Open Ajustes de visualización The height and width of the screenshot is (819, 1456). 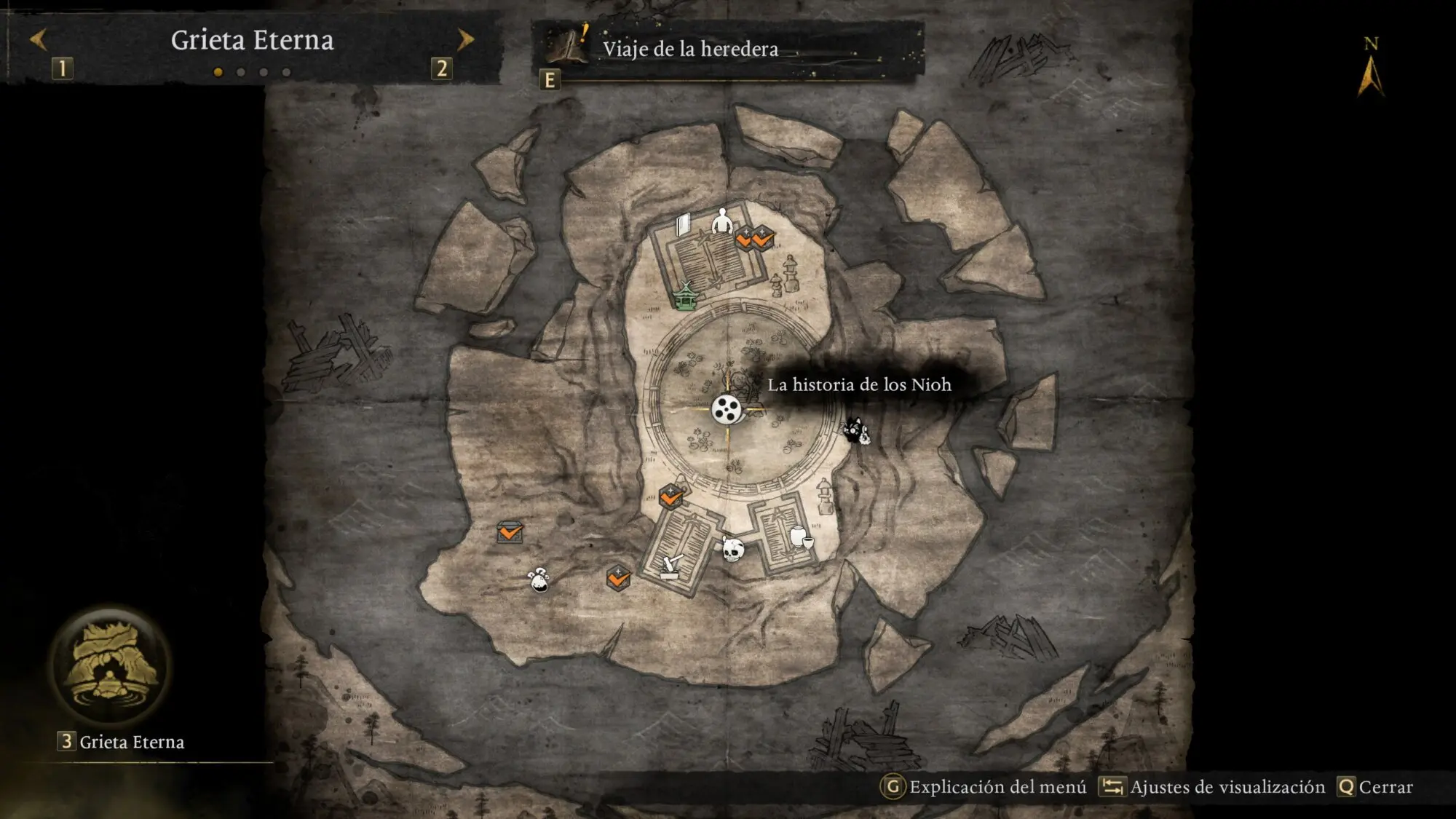1213,787
